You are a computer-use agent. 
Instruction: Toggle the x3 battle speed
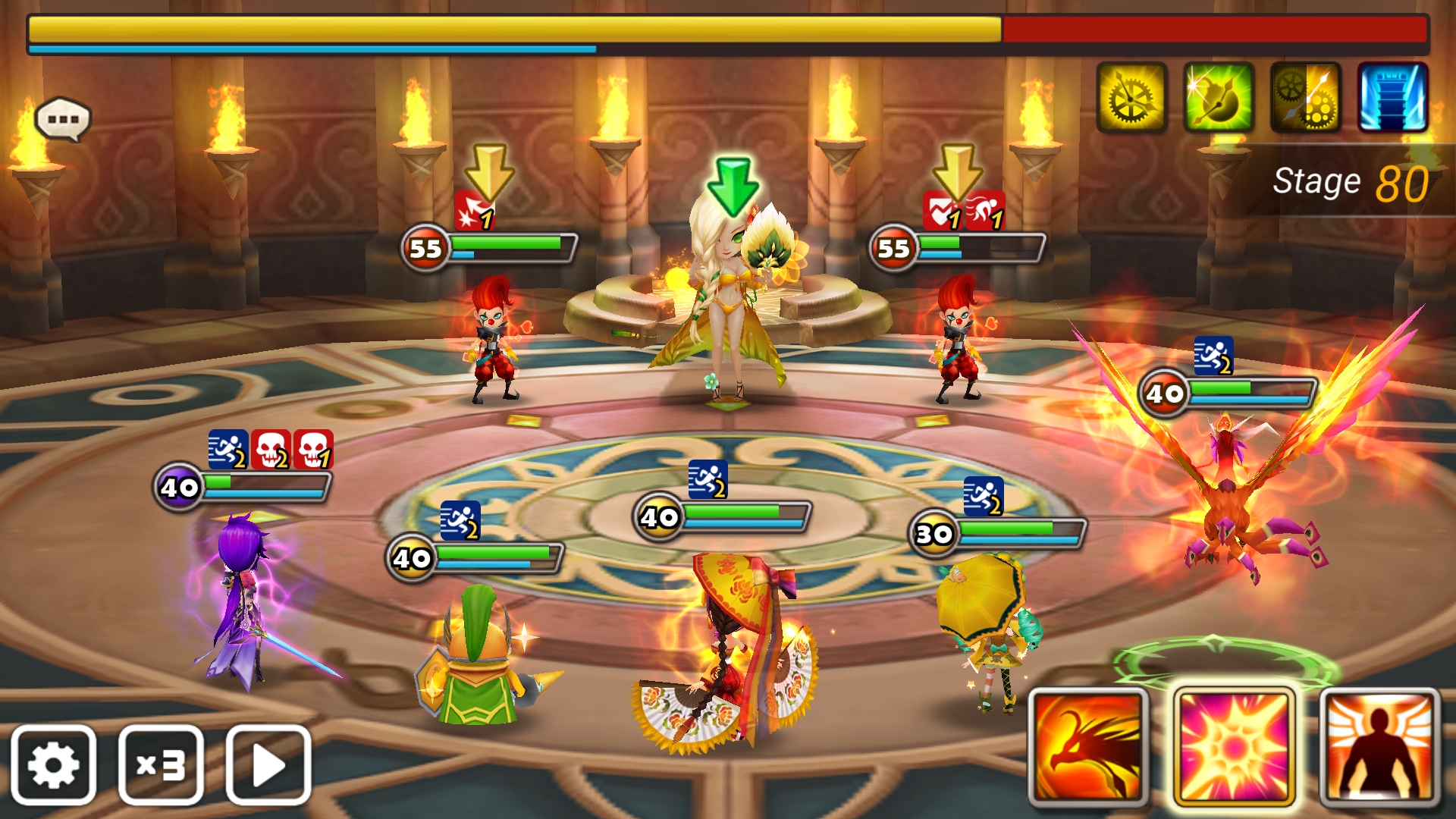tap(161, 764)
